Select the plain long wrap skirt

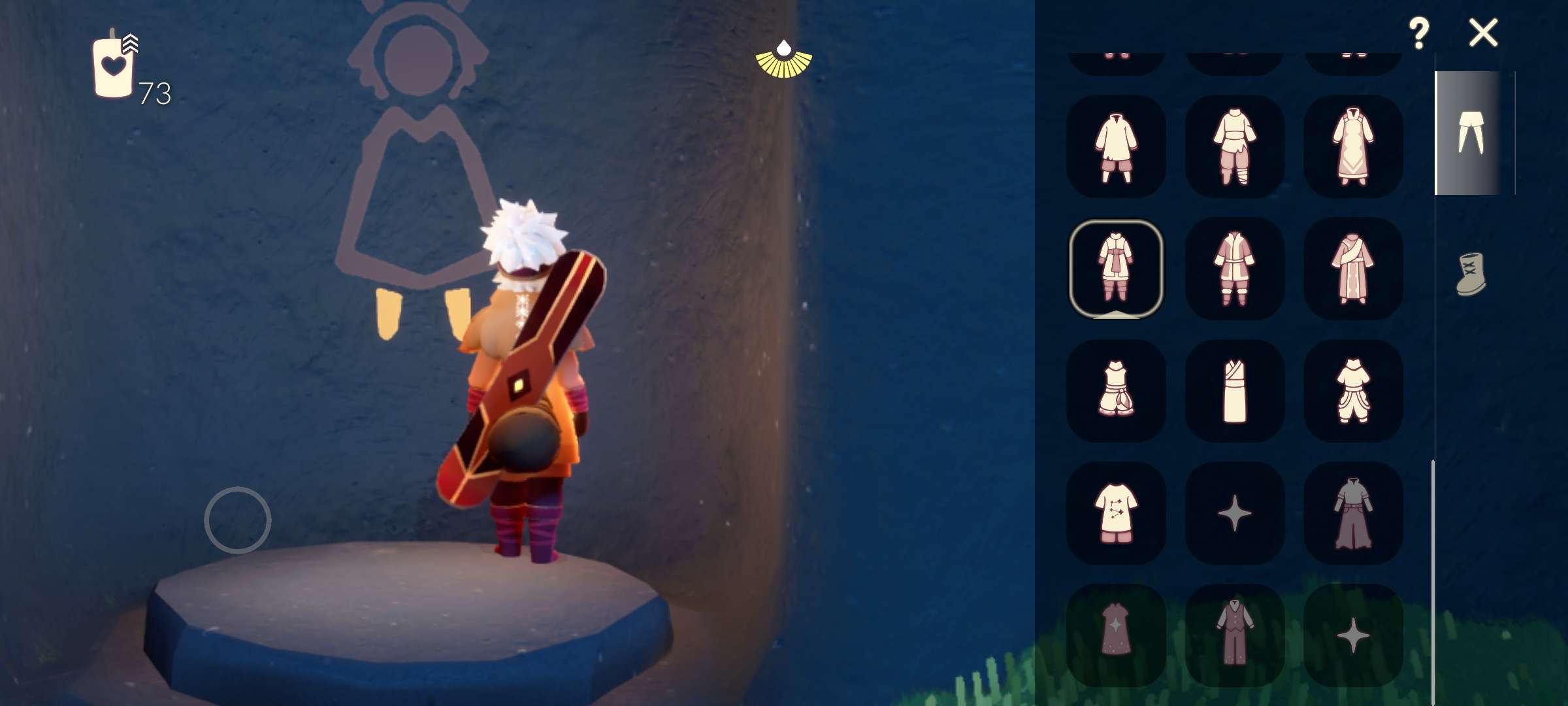tap(1235, 391)
